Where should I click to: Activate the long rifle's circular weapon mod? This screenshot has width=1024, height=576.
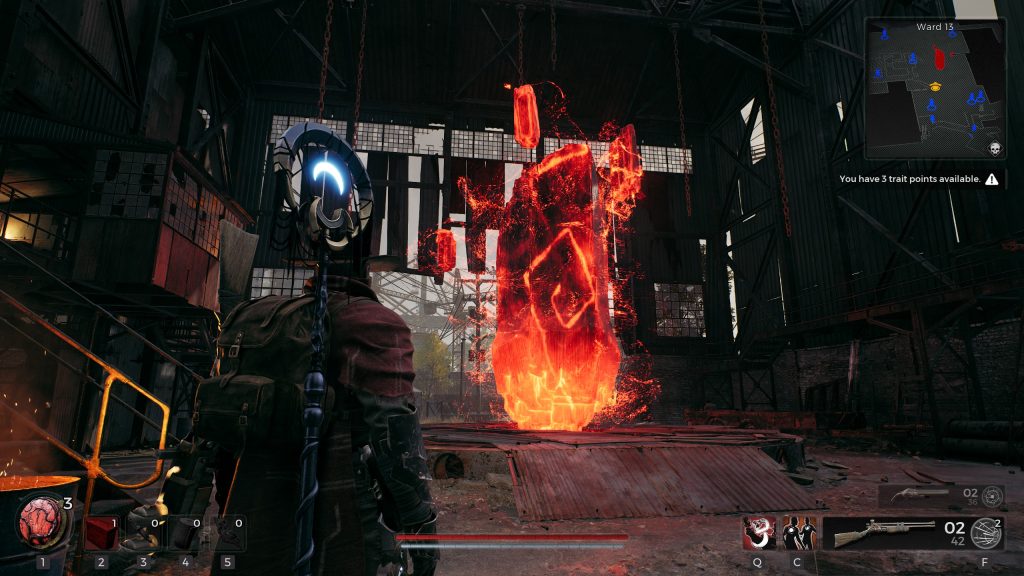[x=988, y=532]
